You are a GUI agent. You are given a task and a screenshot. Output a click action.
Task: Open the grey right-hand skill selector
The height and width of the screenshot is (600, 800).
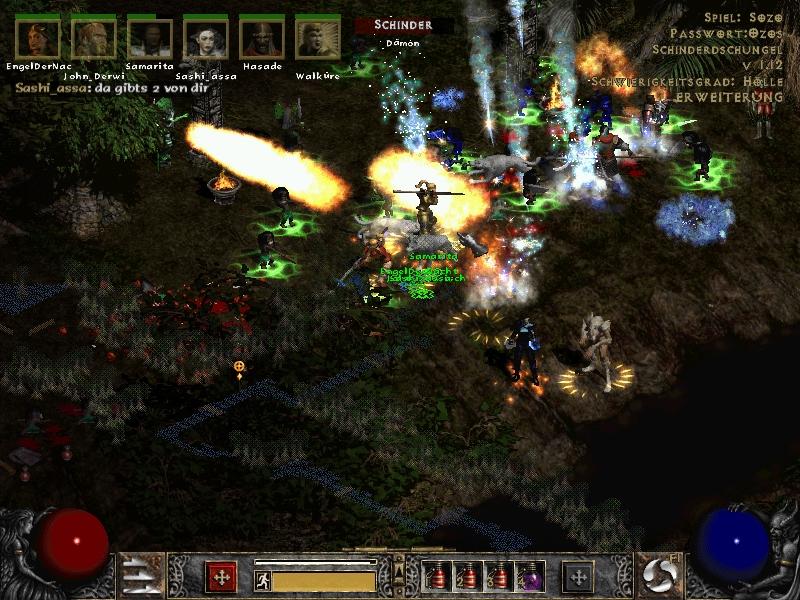coord(578,577)
